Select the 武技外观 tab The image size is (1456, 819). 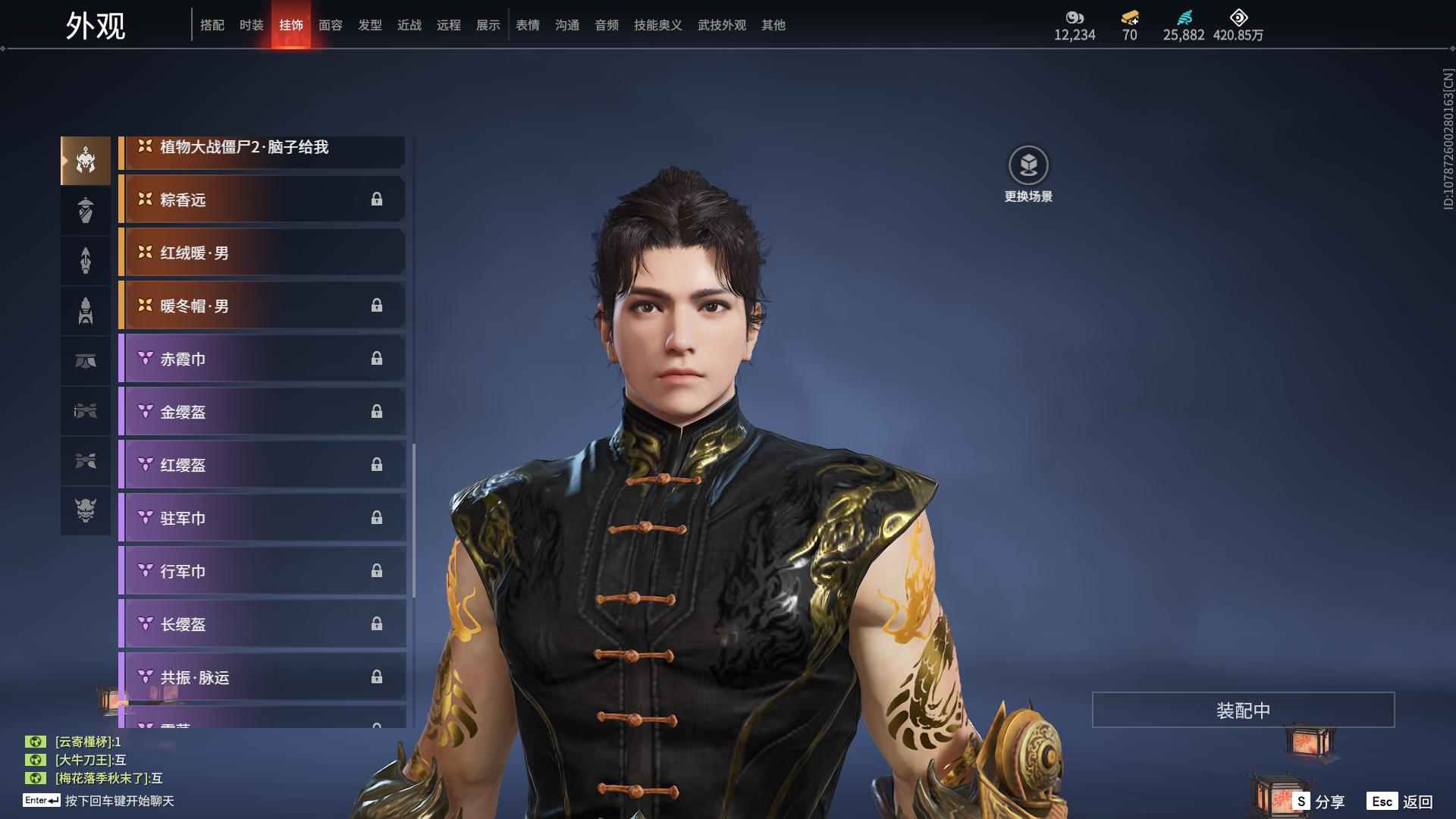coord(721,25)
